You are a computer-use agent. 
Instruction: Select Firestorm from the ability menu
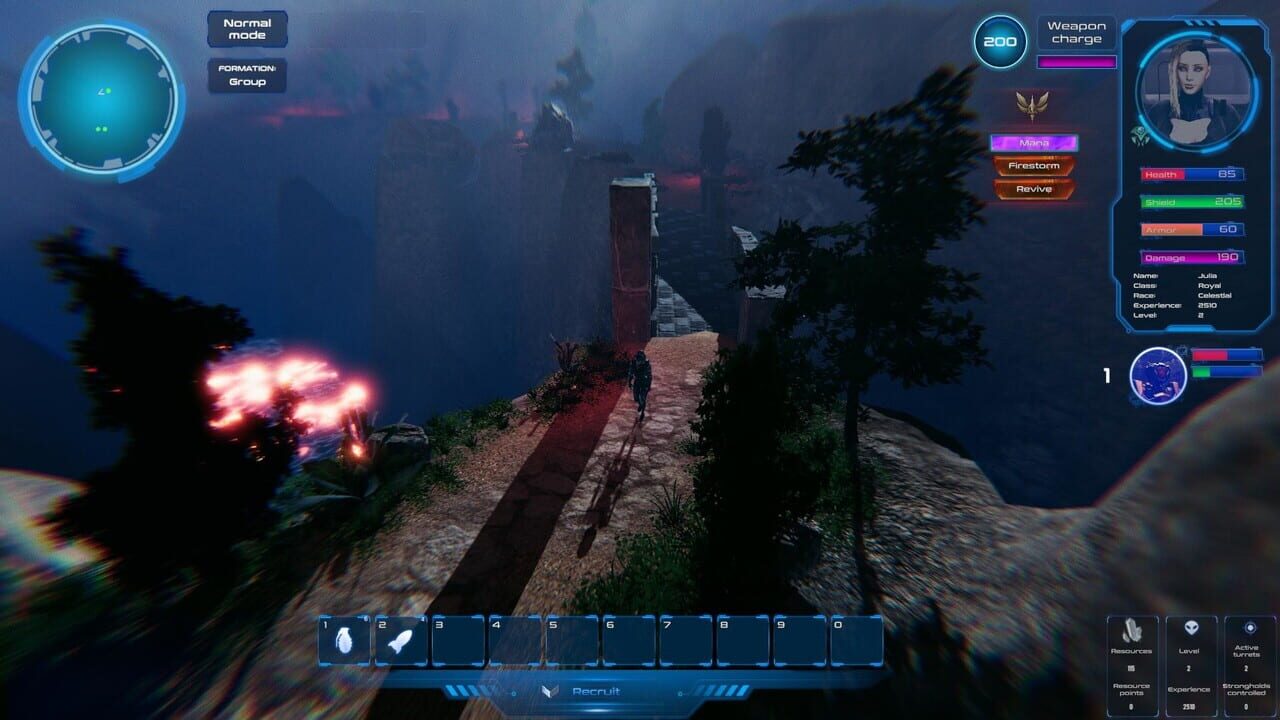click(1034, 167)
